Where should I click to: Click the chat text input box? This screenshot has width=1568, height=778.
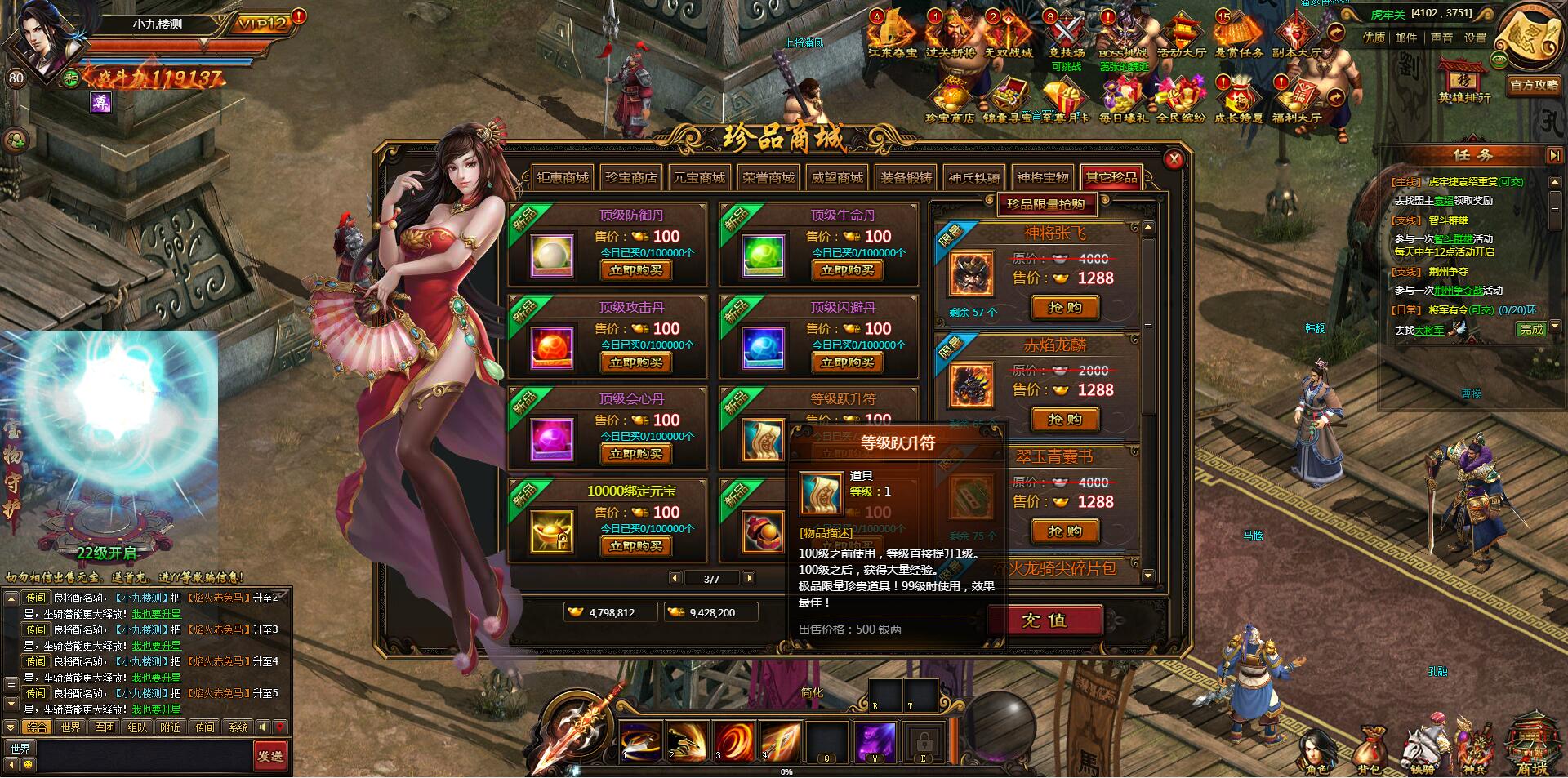coord(143,756)
